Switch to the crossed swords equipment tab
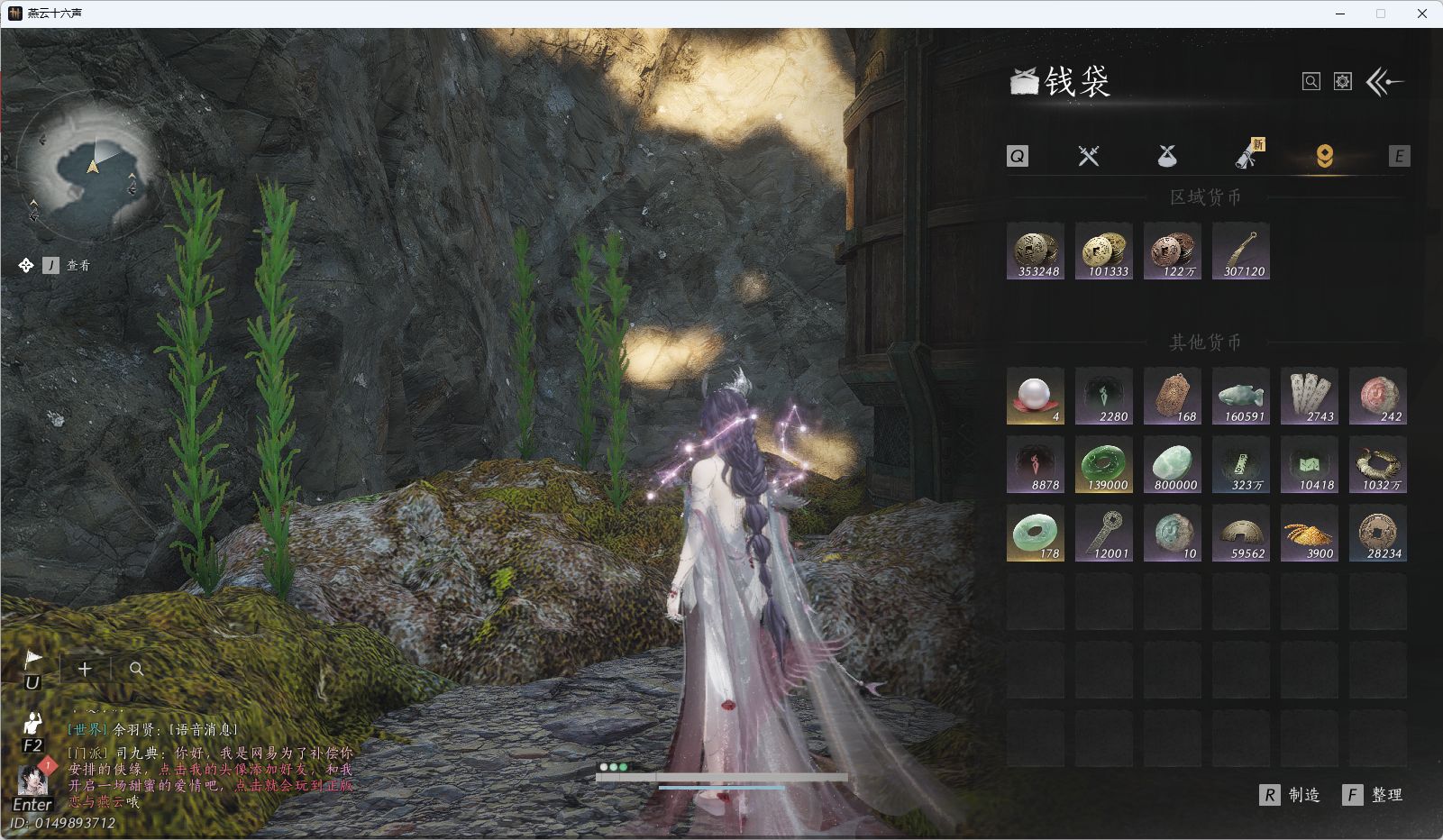 1089,156
